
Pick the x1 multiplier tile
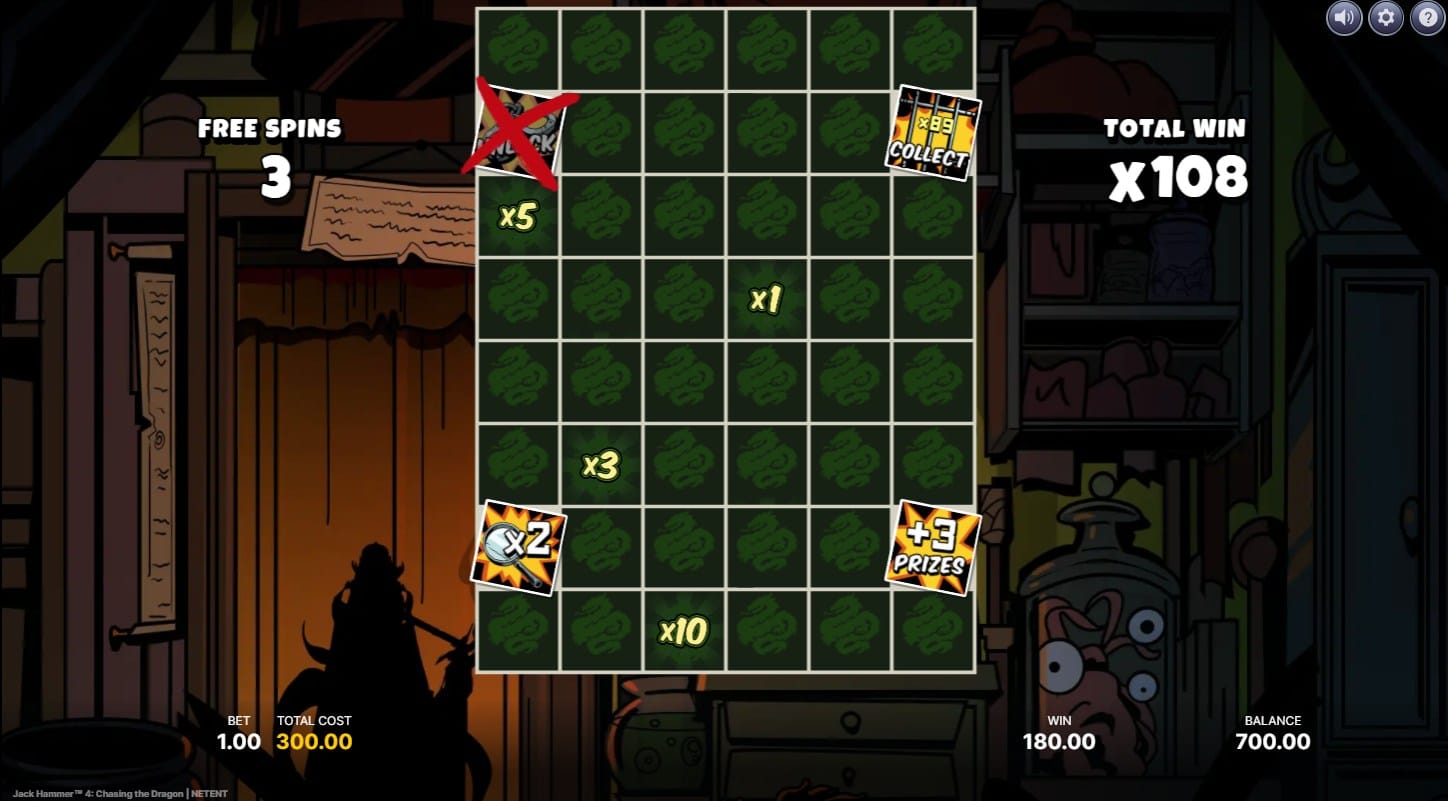[x=766, y=299]
